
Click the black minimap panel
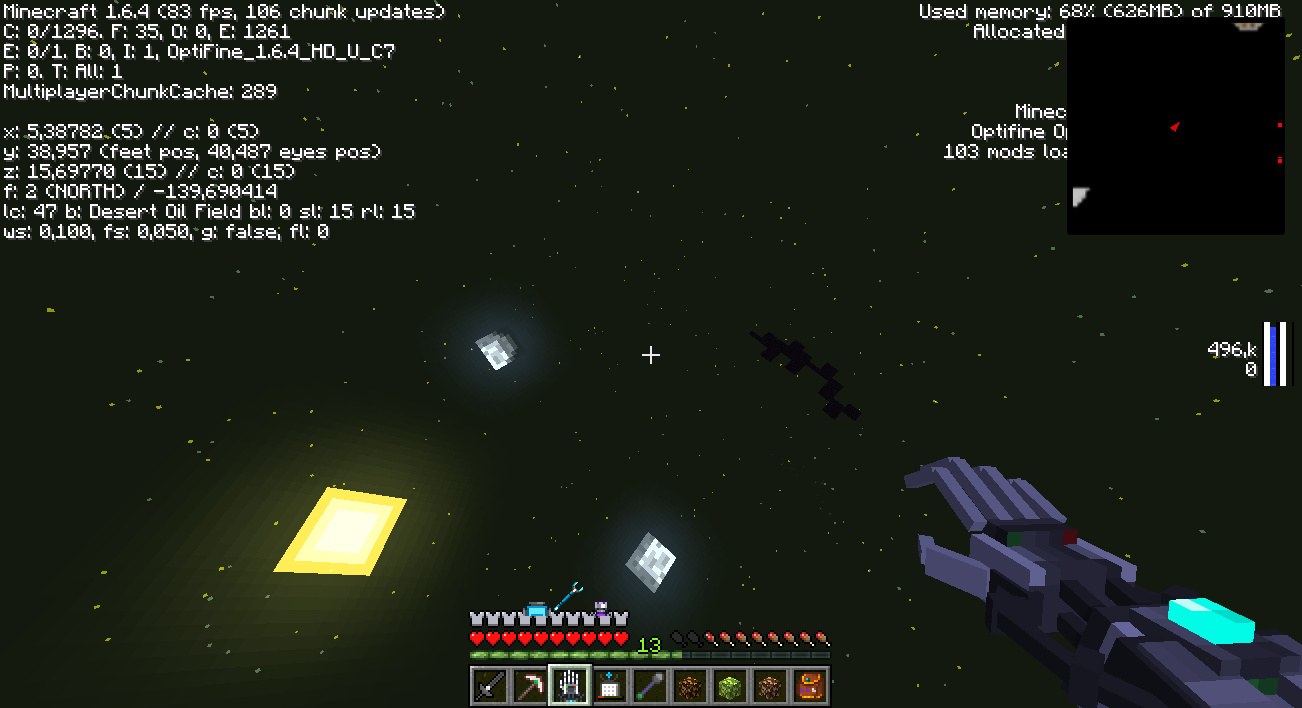click(1175, 127)
